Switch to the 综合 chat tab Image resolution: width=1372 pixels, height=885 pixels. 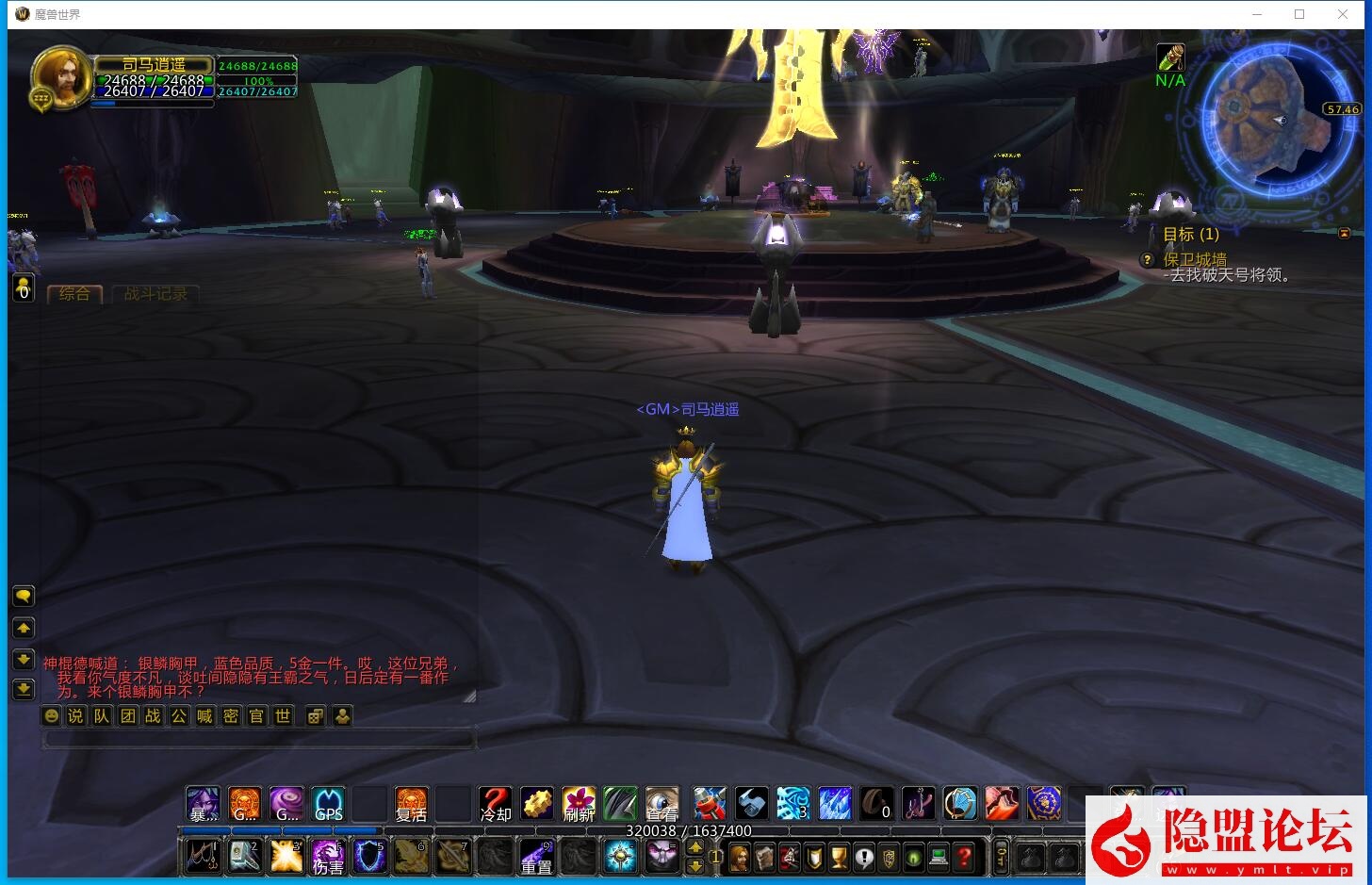click(74, 294)
